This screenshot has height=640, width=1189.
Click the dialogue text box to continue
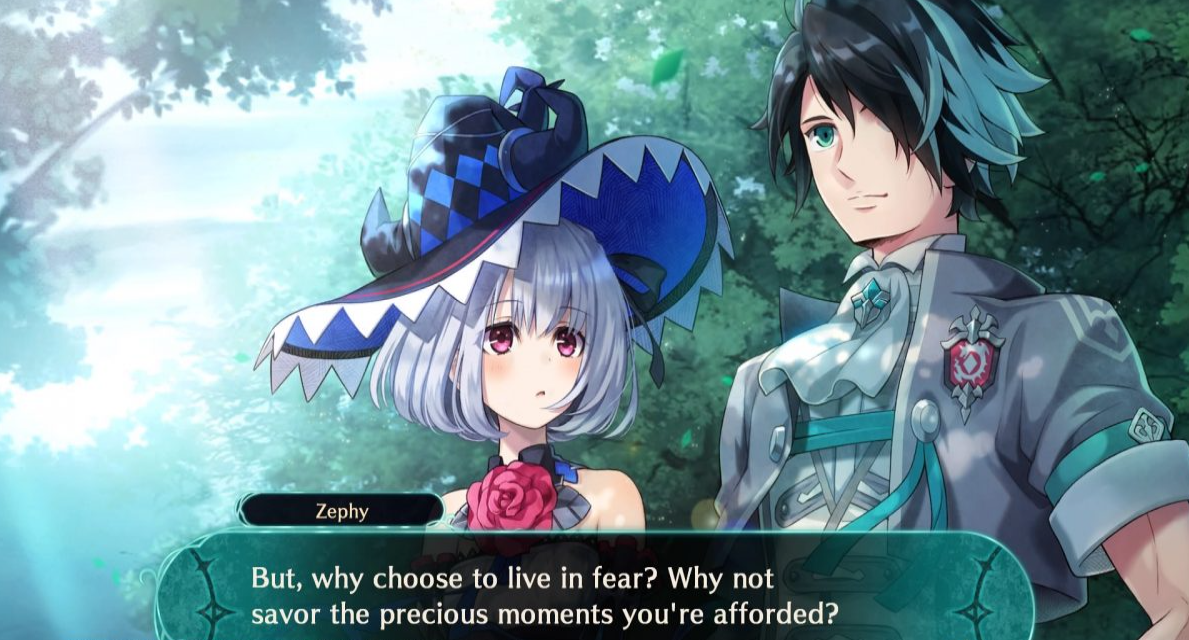point(594,593)
